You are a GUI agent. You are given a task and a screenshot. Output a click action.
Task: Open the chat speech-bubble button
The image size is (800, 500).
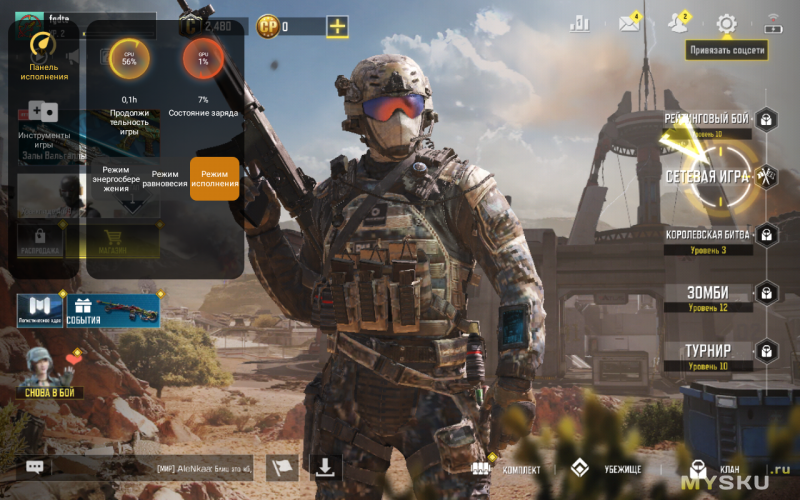(35, 467)
